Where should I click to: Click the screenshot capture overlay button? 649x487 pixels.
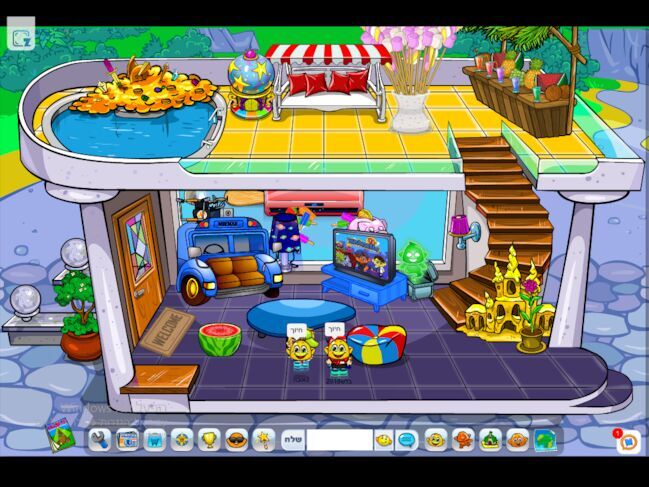tap(21, 37)
